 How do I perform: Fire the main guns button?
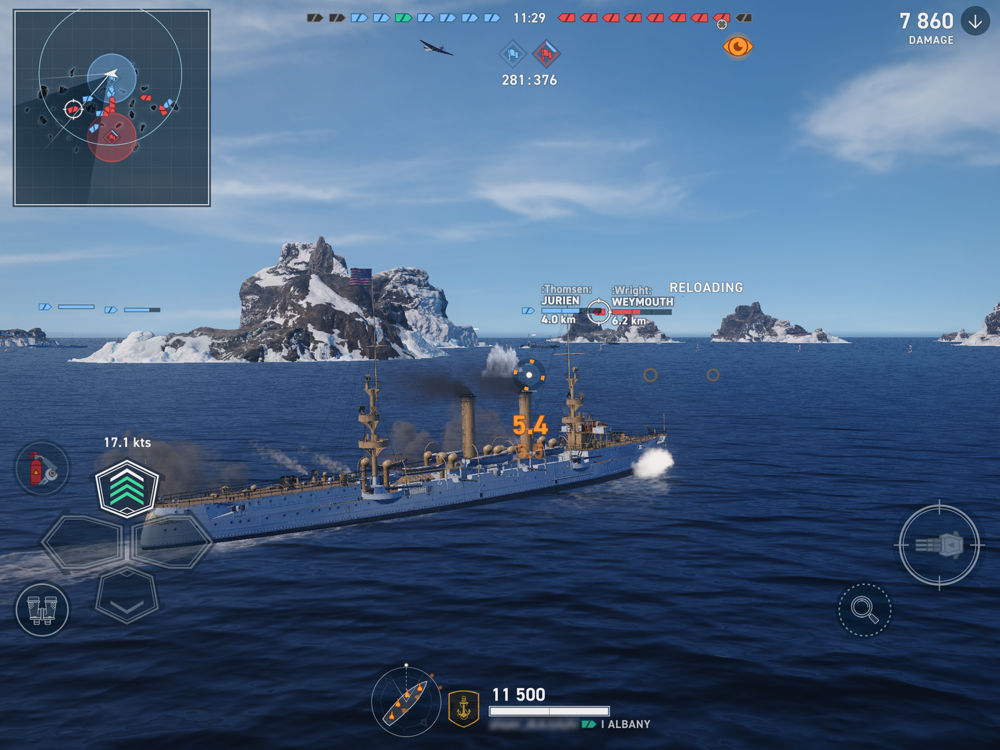939,545
